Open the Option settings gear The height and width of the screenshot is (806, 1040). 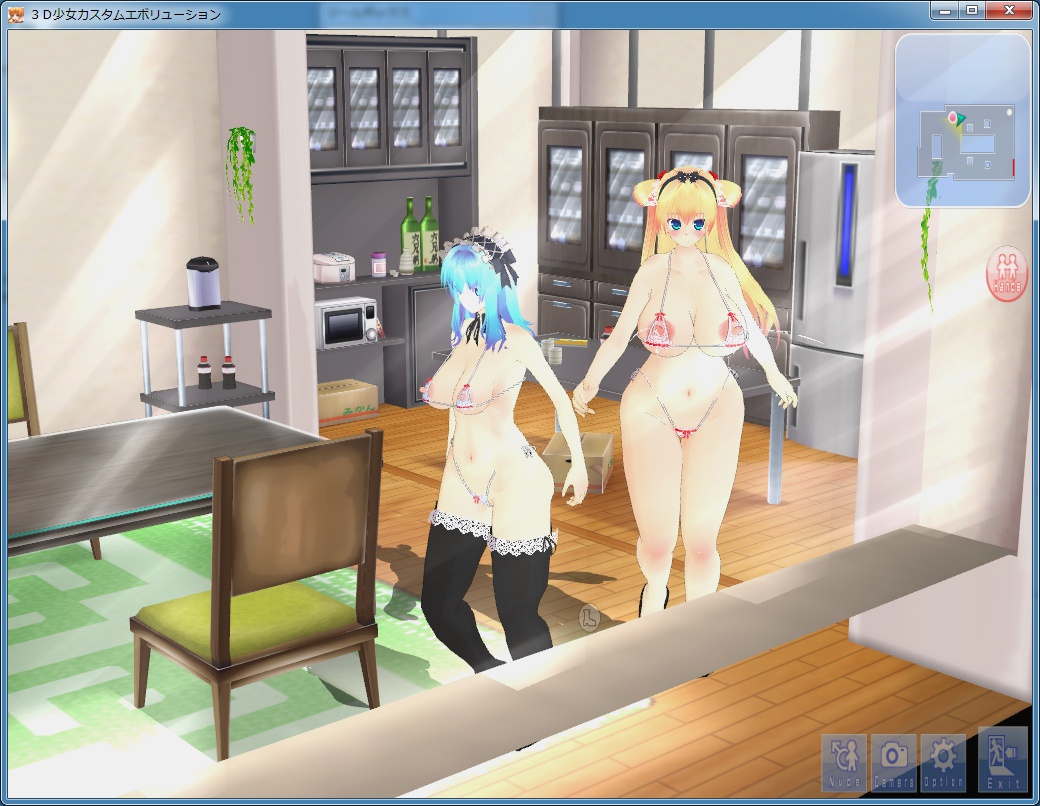[x=943, y=761]
